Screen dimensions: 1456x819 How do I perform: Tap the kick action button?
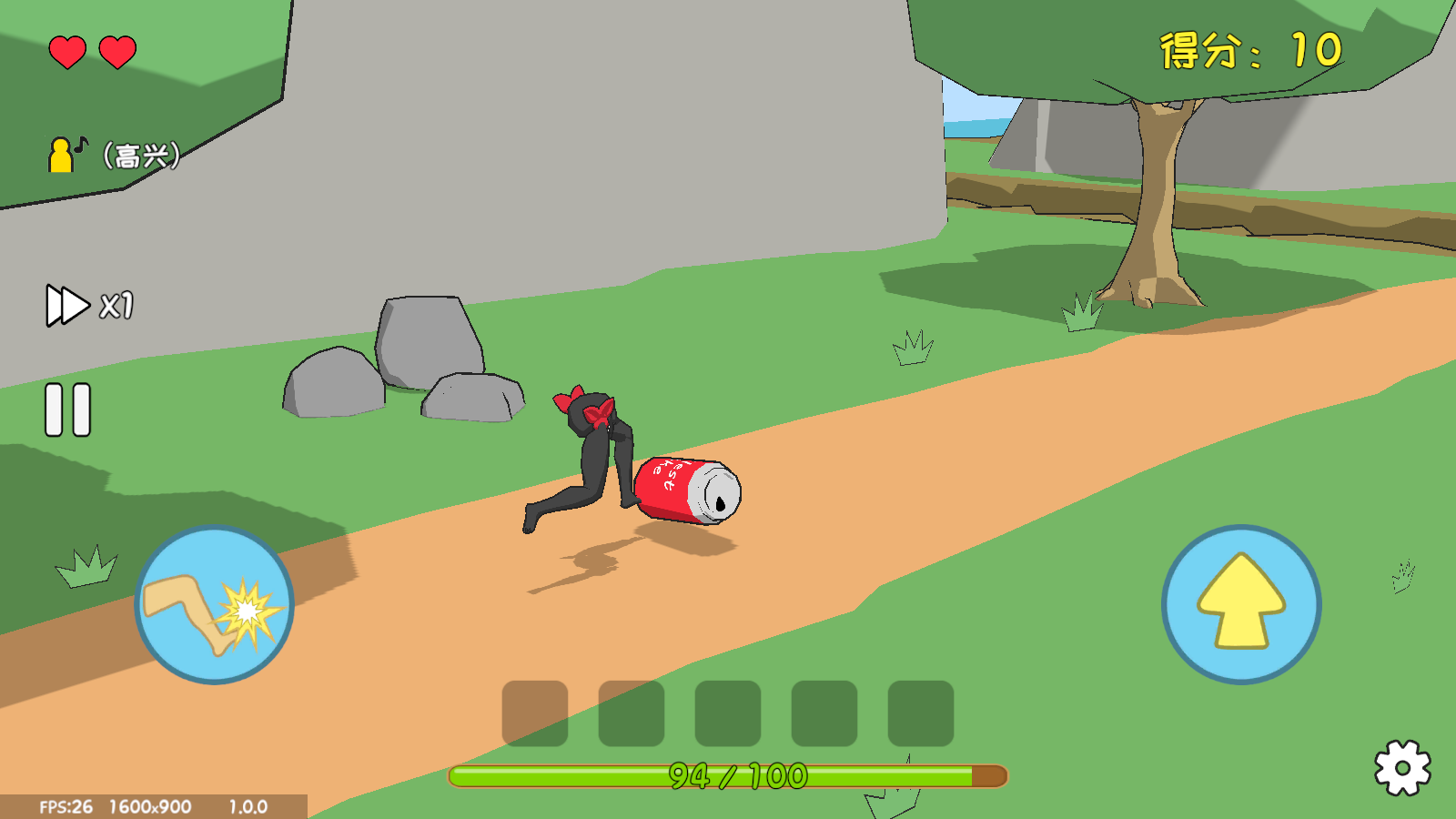215,605
